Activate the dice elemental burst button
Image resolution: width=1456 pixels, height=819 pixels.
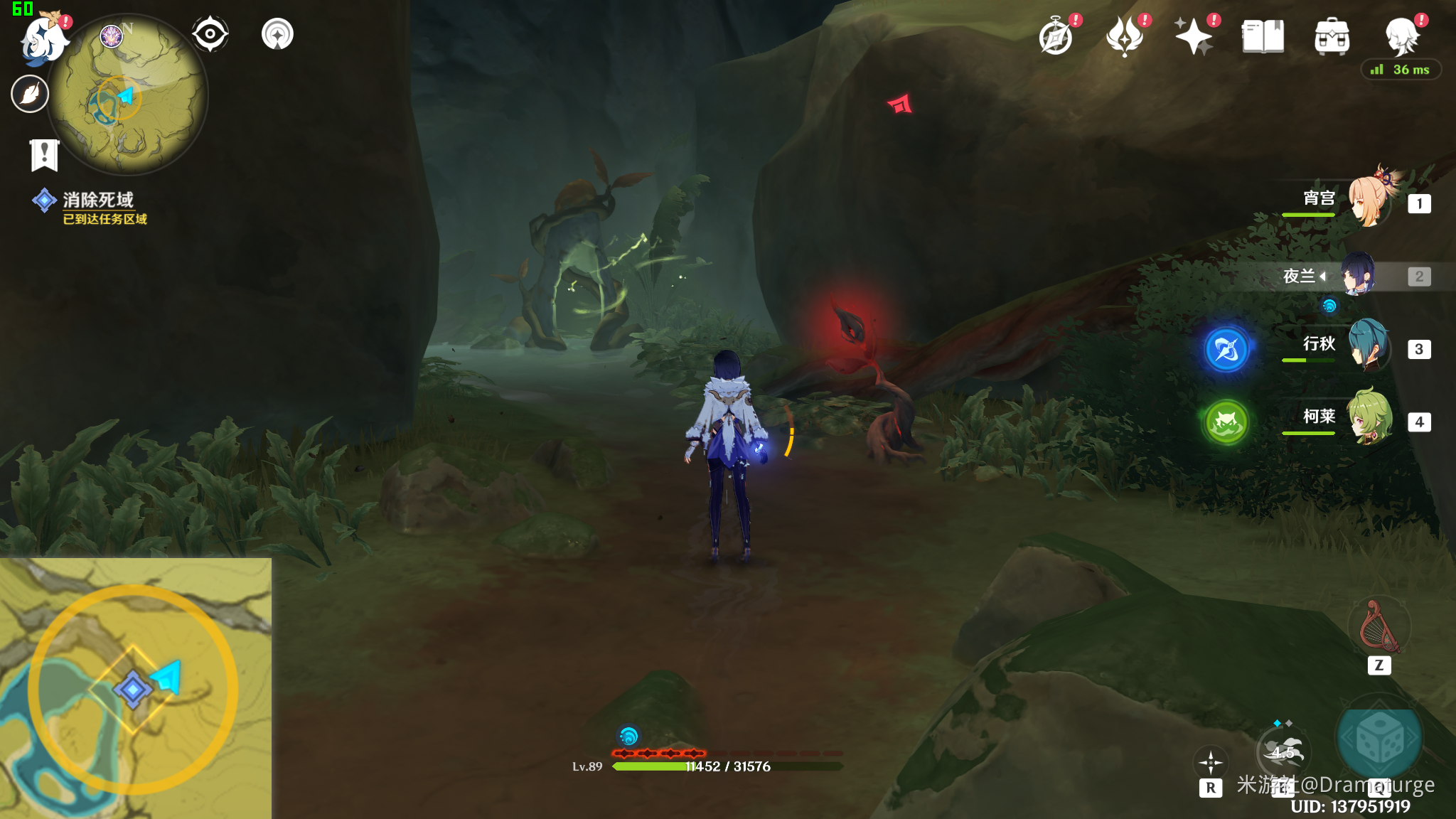click(x=1379, y=740)
